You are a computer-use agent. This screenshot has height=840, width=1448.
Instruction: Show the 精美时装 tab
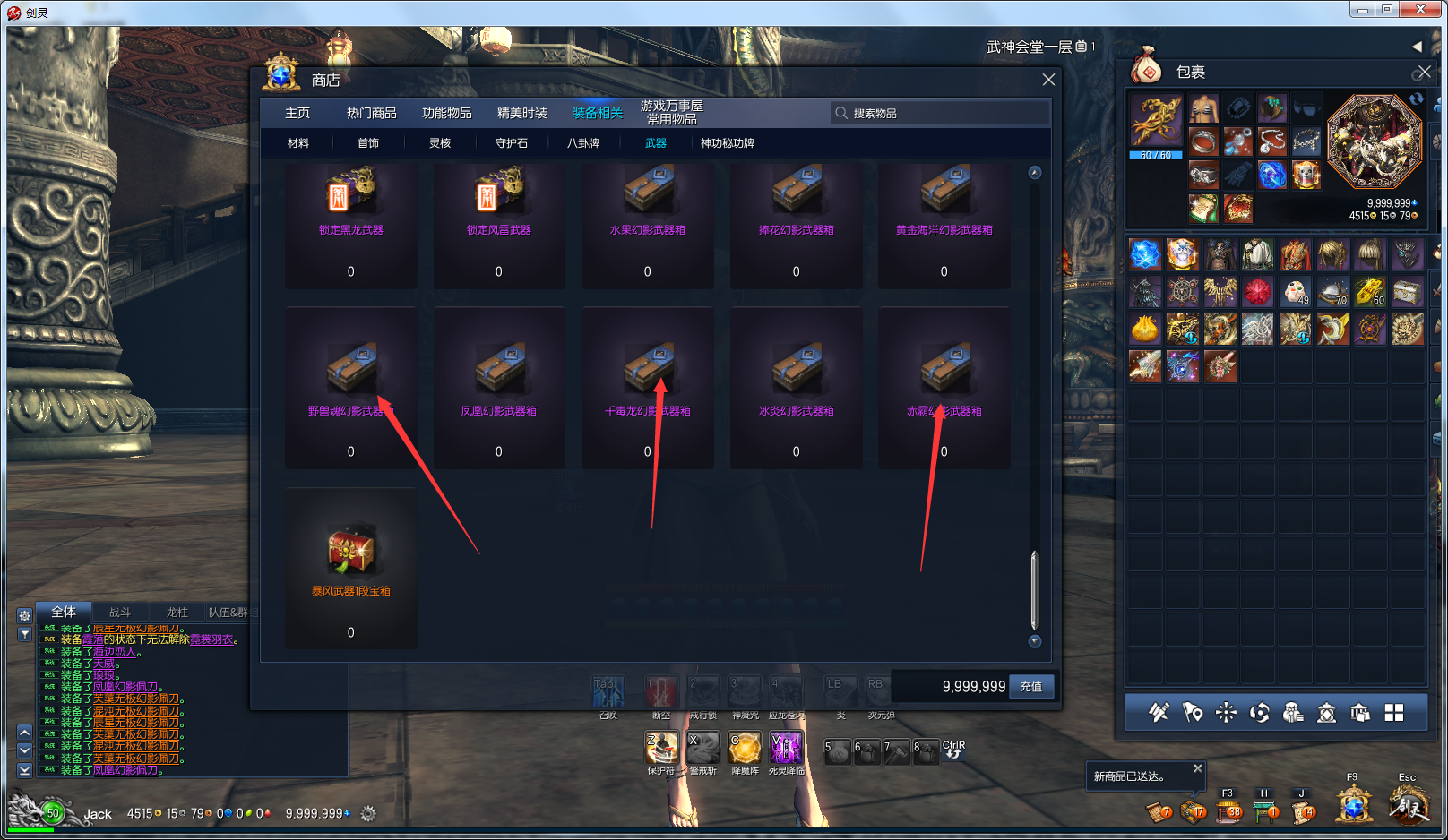tap(521, 113)
